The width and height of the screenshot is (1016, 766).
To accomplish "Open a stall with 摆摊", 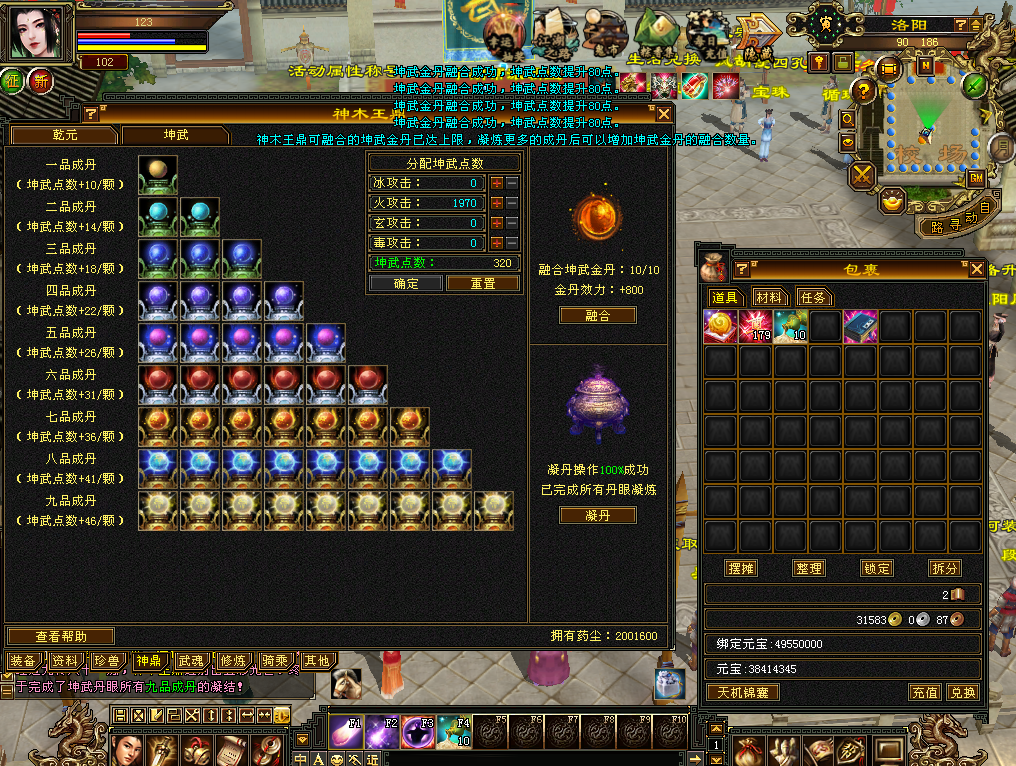I will (740, 568).
